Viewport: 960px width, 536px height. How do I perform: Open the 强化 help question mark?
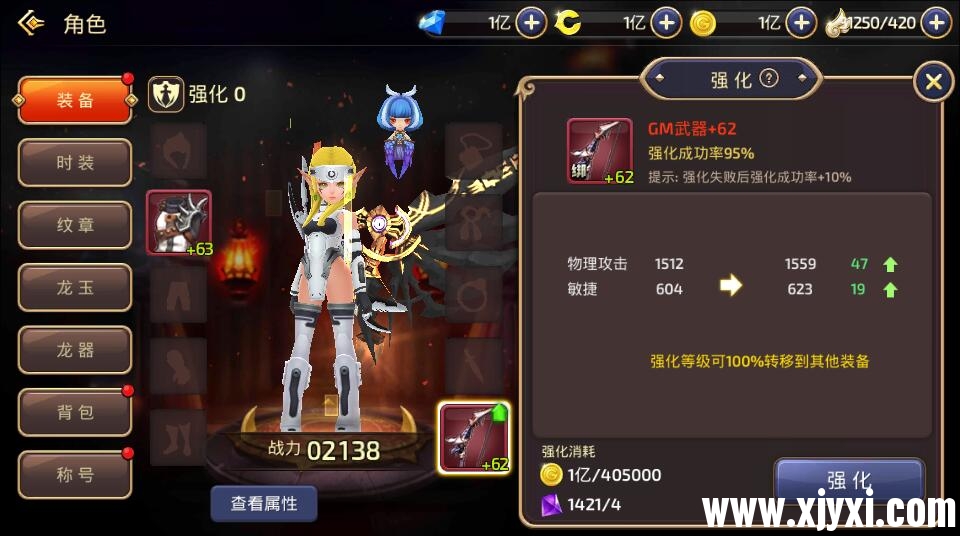tap(768, 79)
